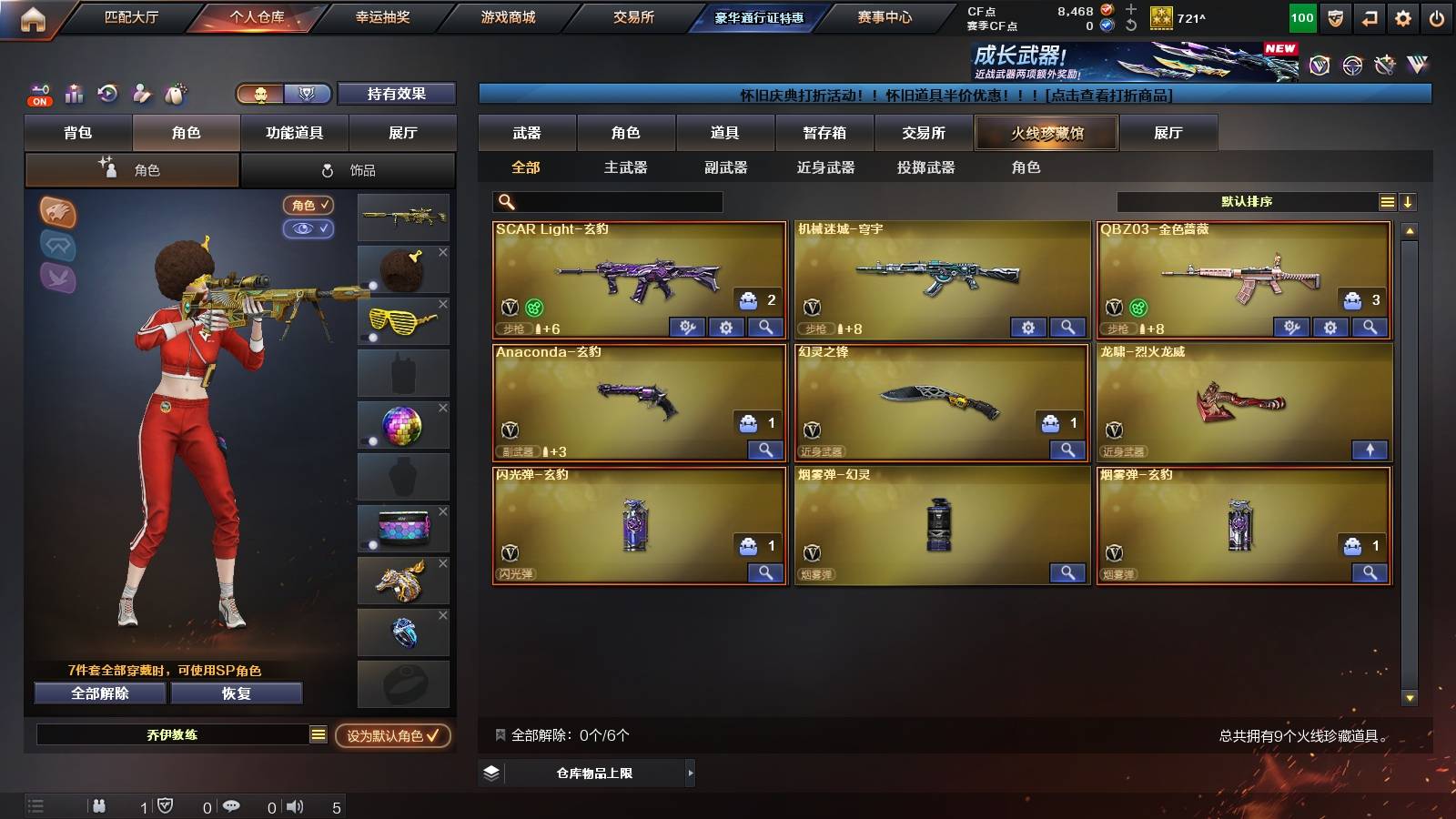Click the list sort icon beside 默认排序
The image size is (1456, 819).
(x=1387, y=201)
